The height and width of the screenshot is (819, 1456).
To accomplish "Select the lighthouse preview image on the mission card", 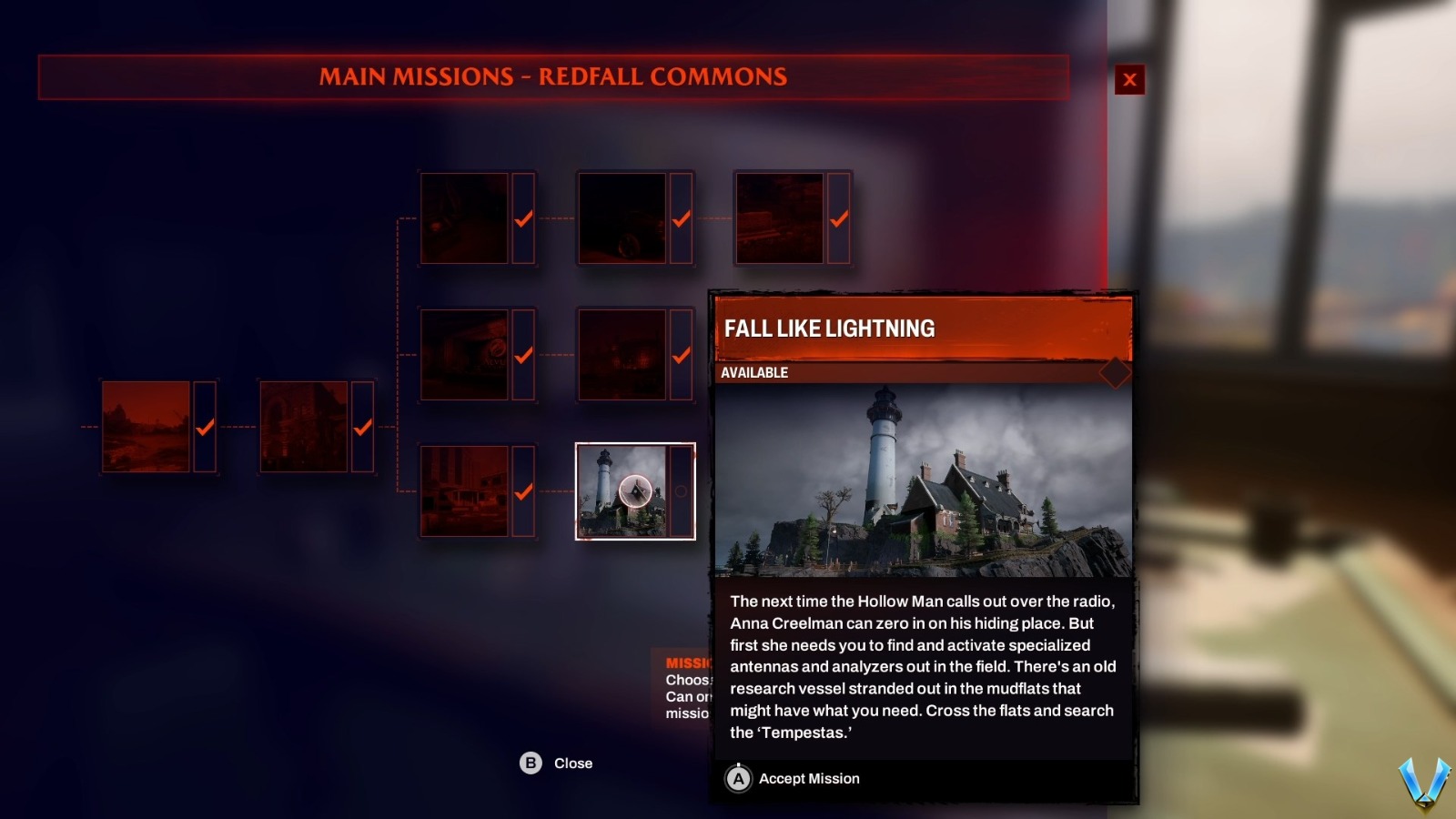I will [923, 482].
